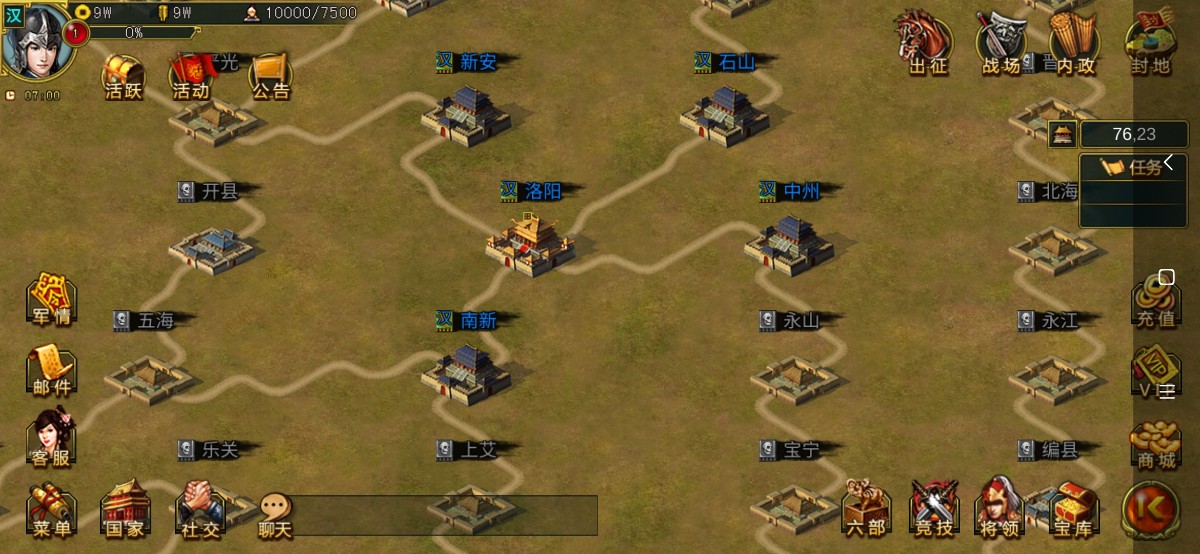Screen dimensions: 1200x554
Task: Open the 将领 generals screen
Action: [1002, 510]
